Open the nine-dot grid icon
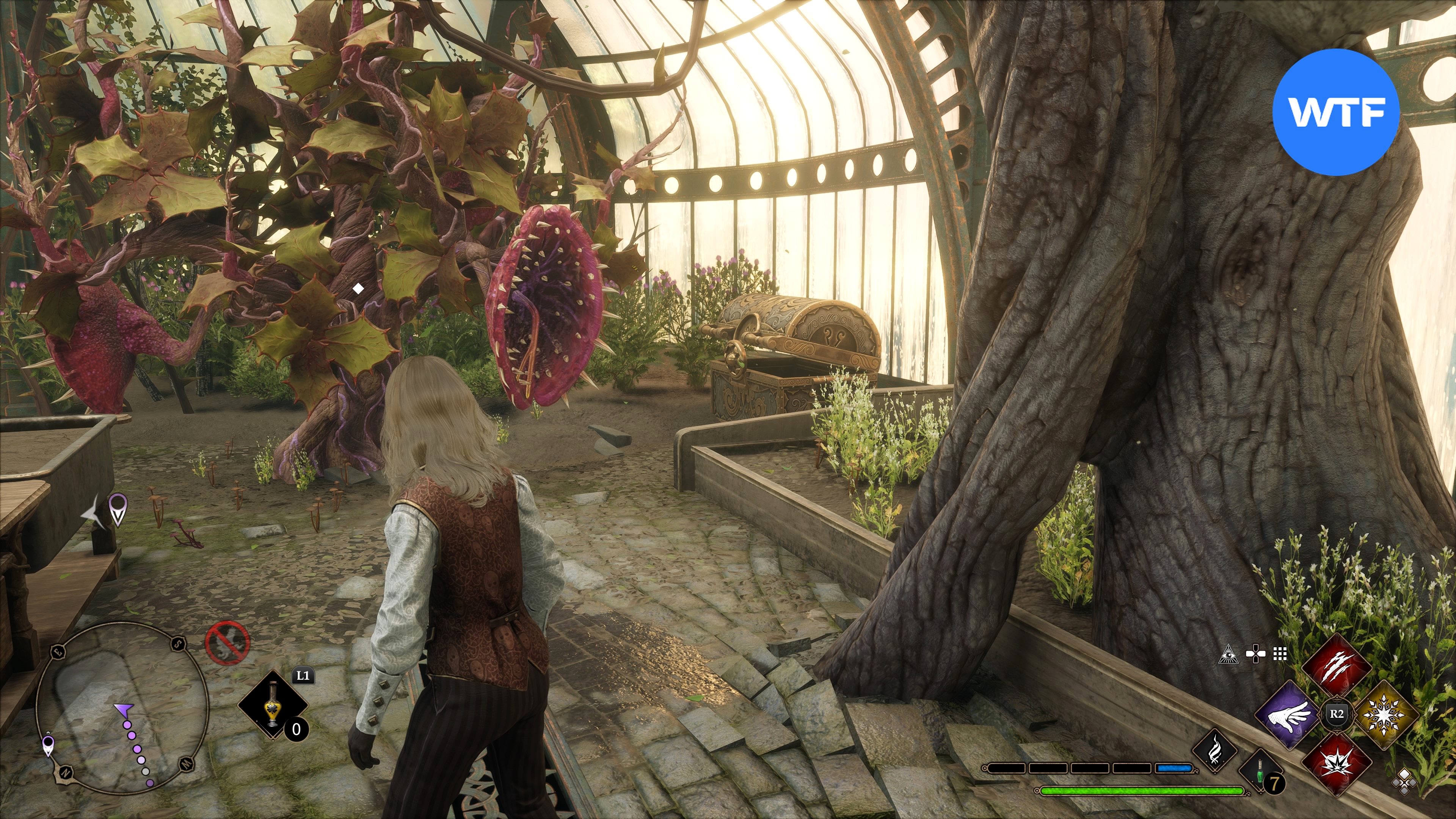This screenshot has height=819, width=1456. (x=1280, y=654)
